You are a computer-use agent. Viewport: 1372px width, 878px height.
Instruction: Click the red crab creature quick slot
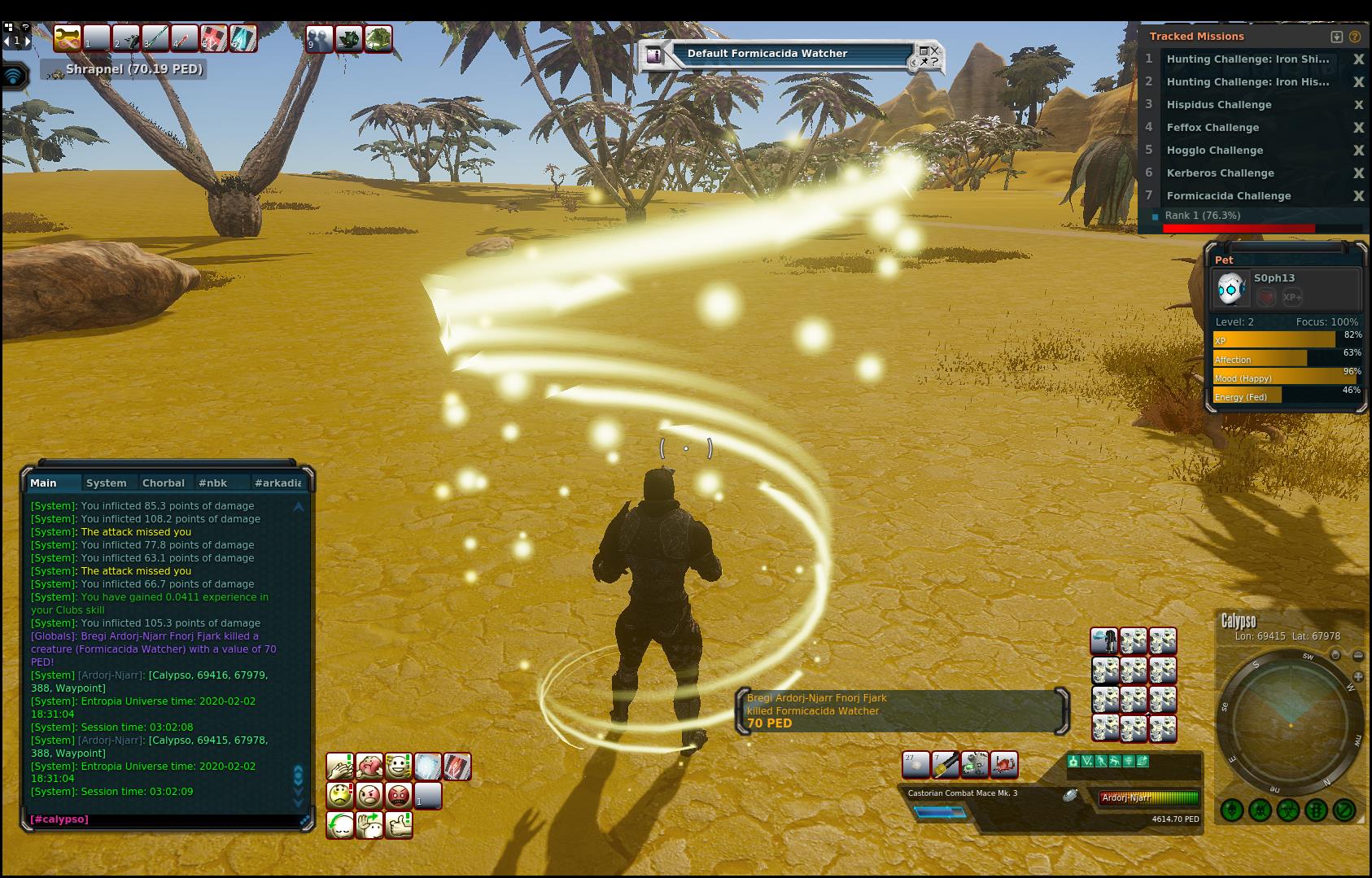click(1004, 764)
